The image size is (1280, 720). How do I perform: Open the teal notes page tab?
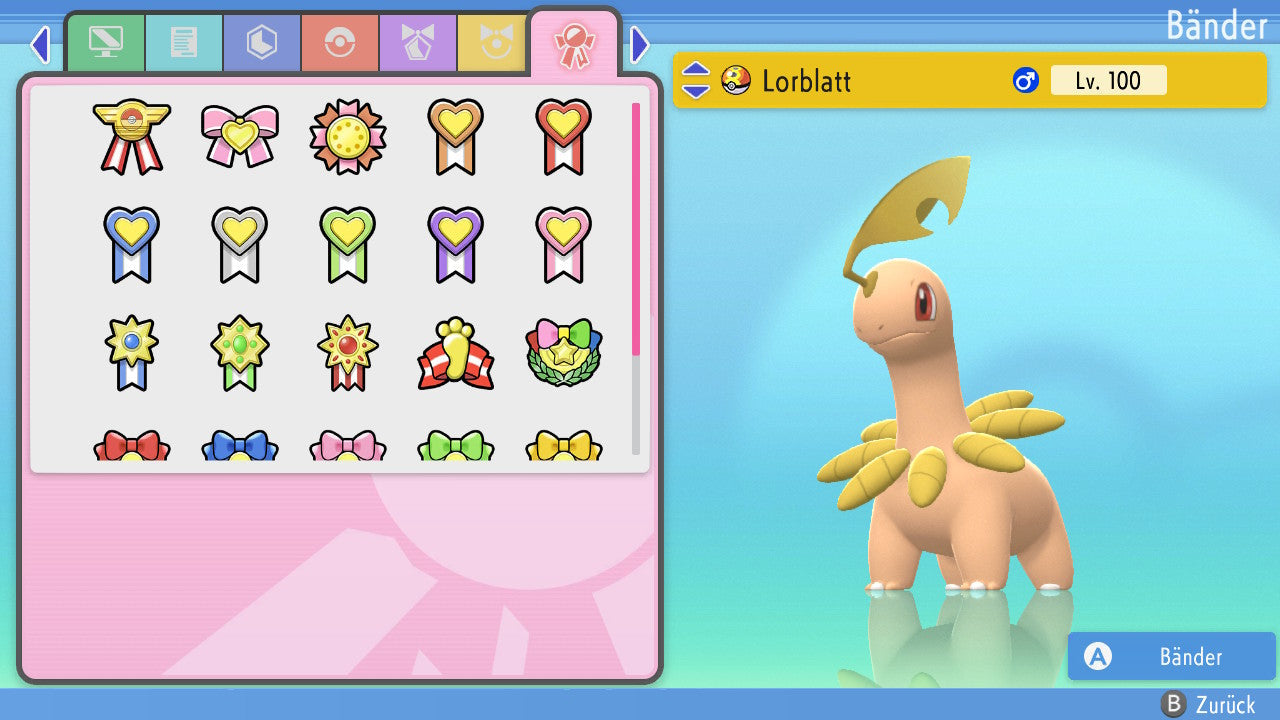tap(184, 42)
